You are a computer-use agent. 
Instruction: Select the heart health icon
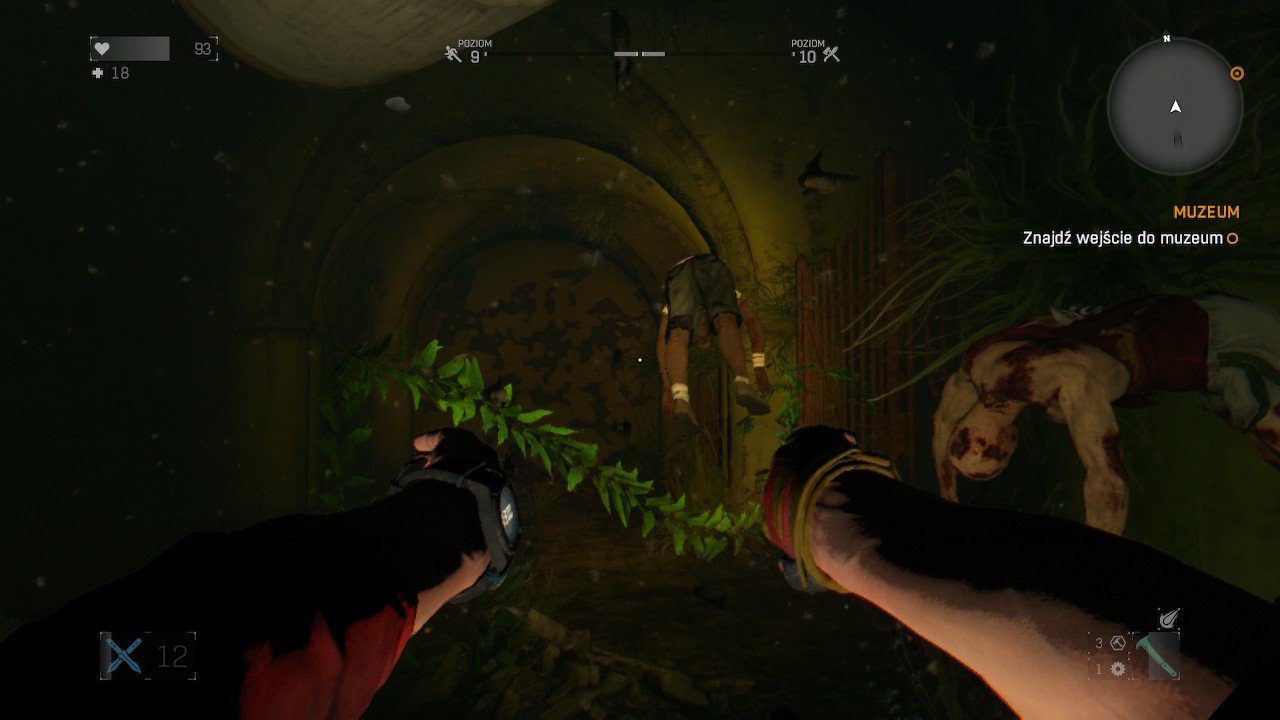tap(103, 47)
